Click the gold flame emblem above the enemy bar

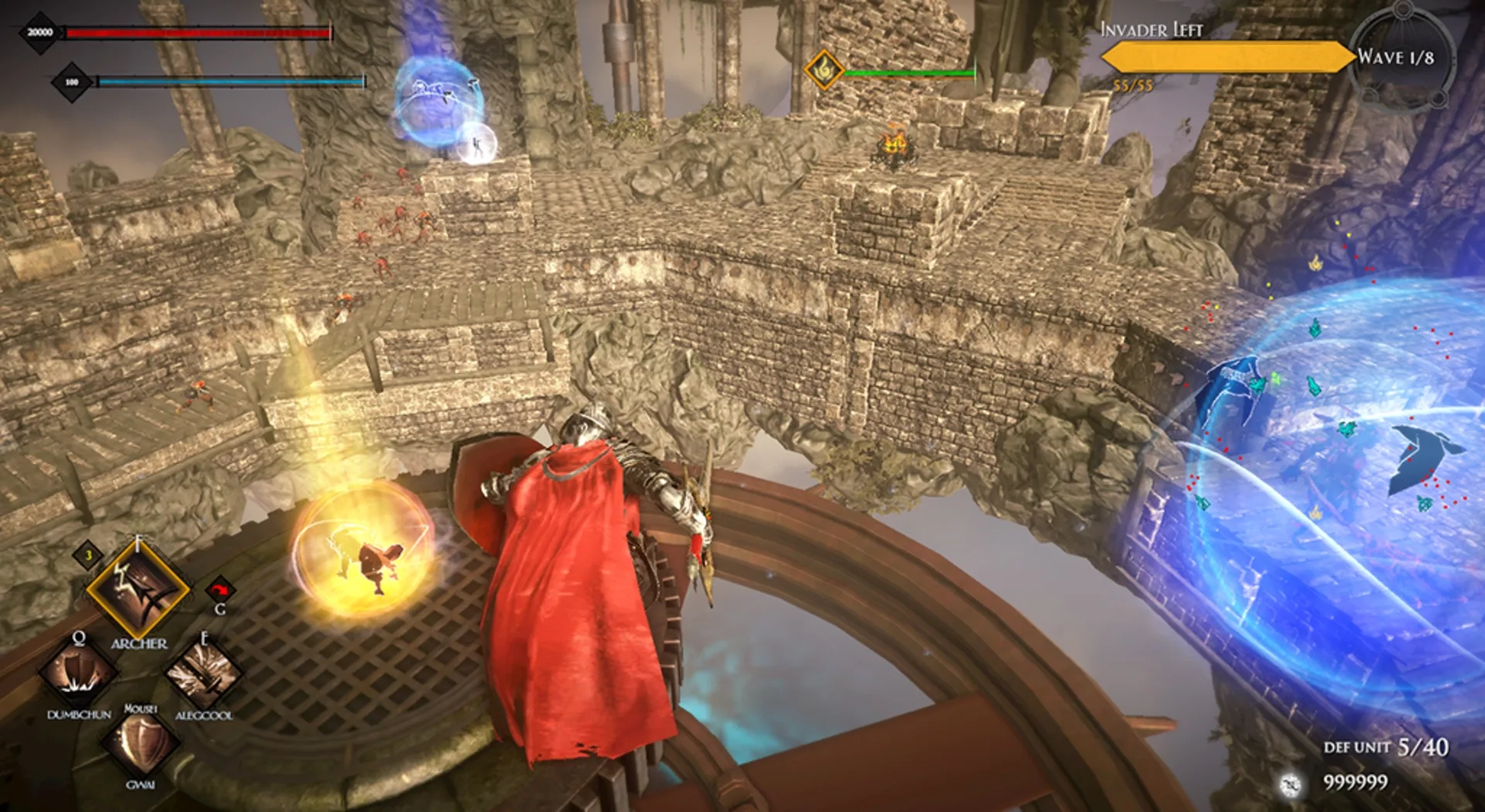point(822,70)
